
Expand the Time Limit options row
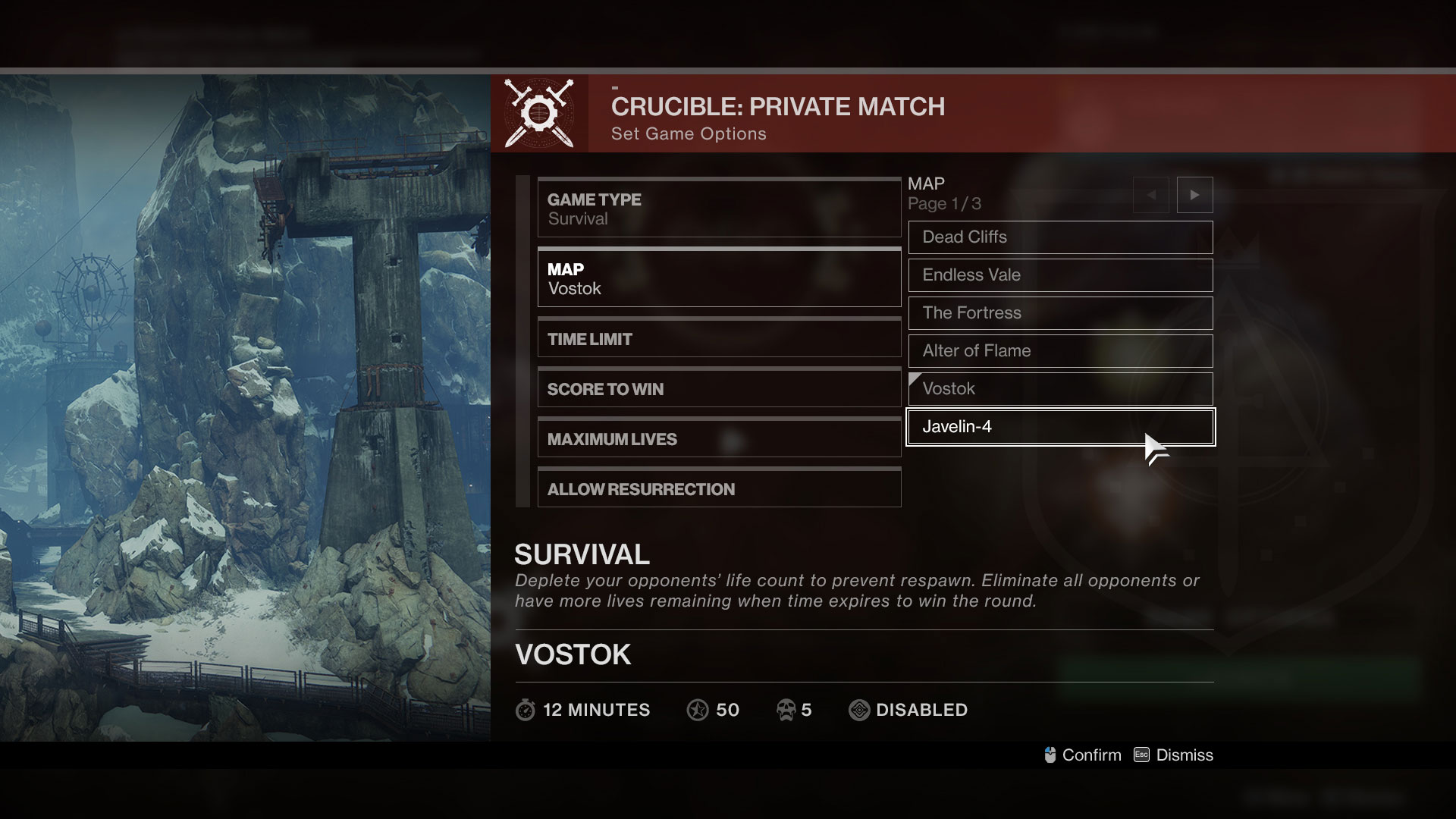click(719, 339)
